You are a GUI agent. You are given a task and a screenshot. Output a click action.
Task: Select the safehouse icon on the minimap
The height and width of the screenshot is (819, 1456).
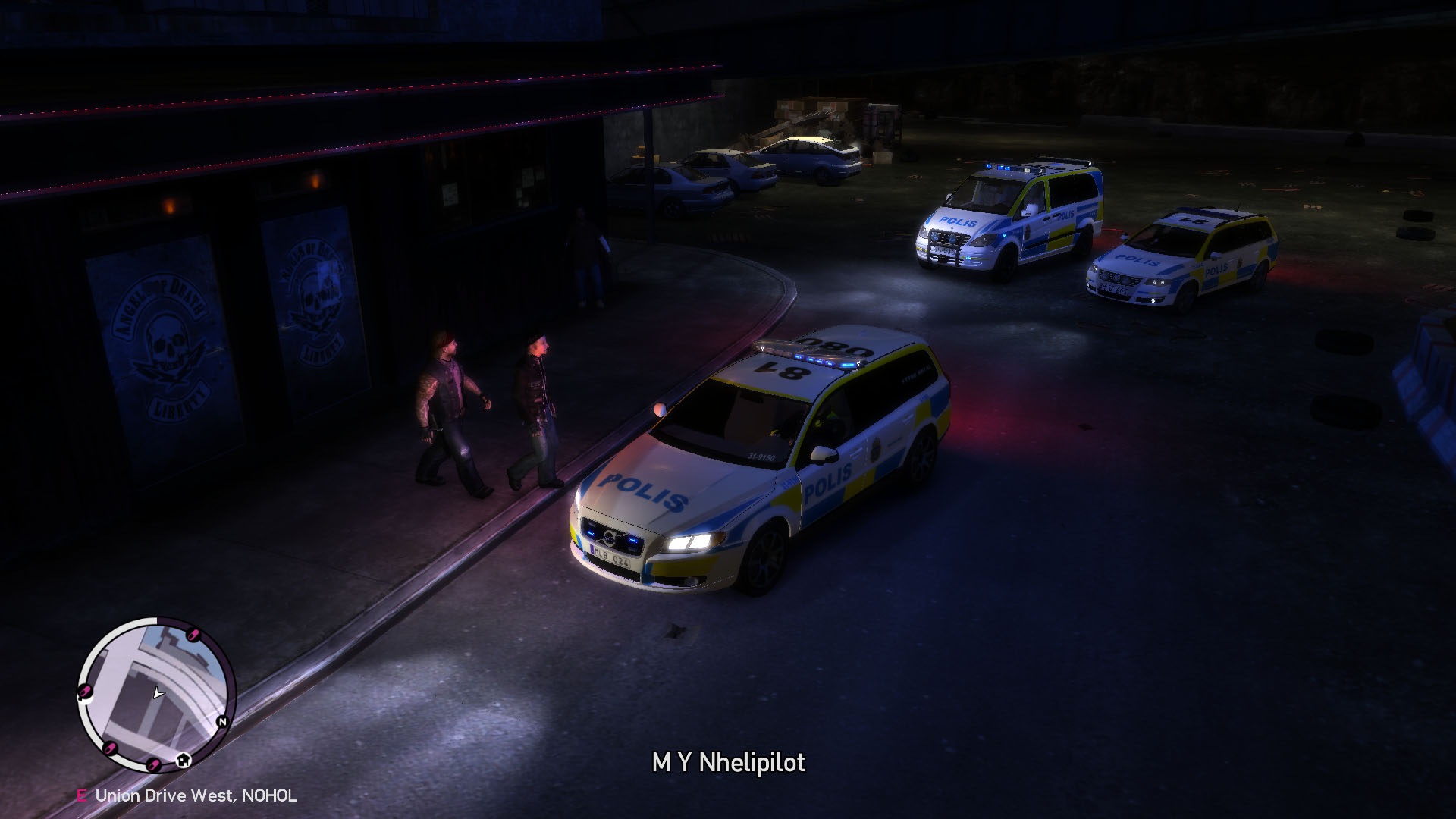pyautogui.click(x=183, y=760)
